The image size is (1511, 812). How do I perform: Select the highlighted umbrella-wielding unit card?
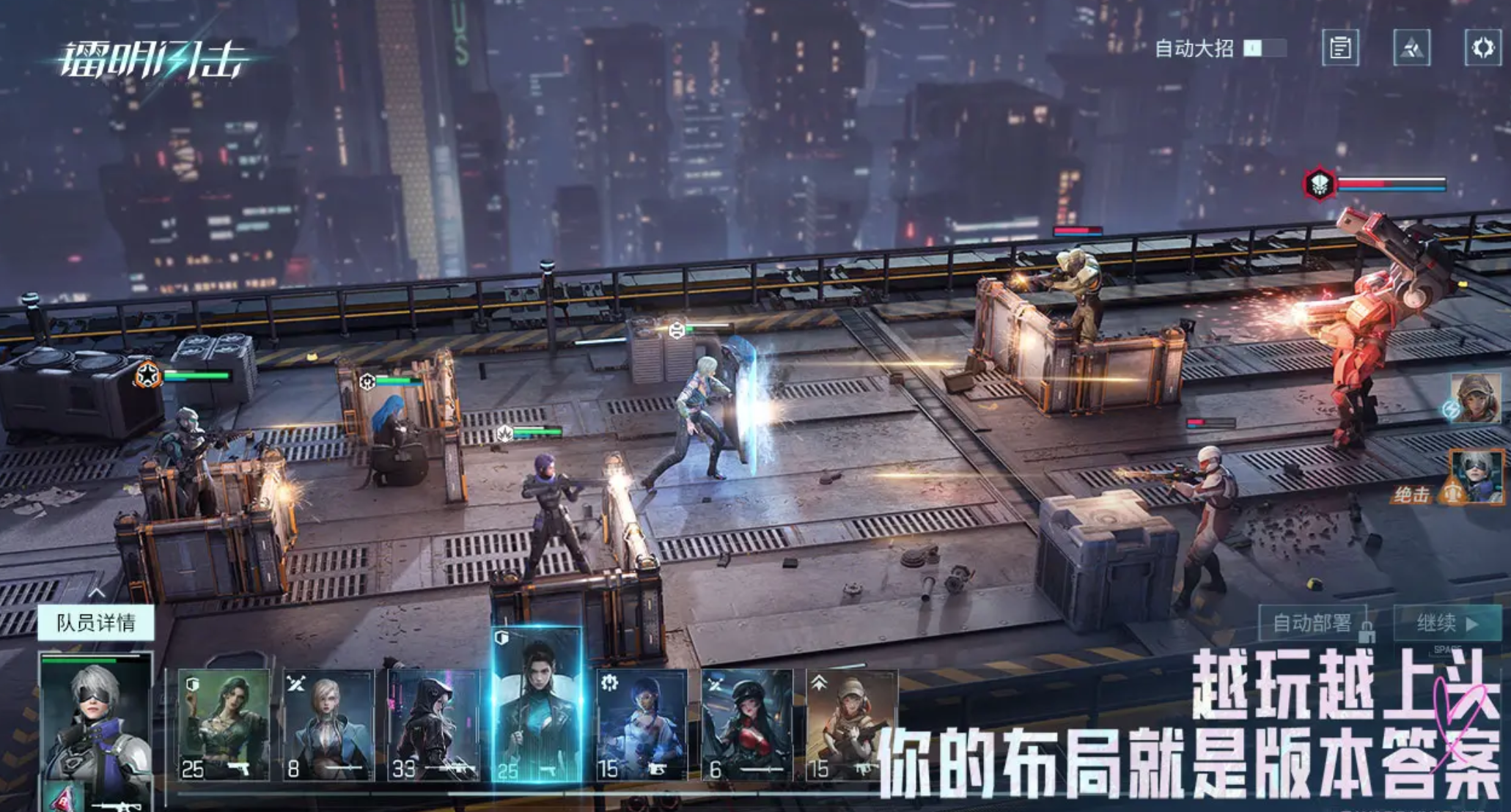pyautogui.click(x=537, y=707)
